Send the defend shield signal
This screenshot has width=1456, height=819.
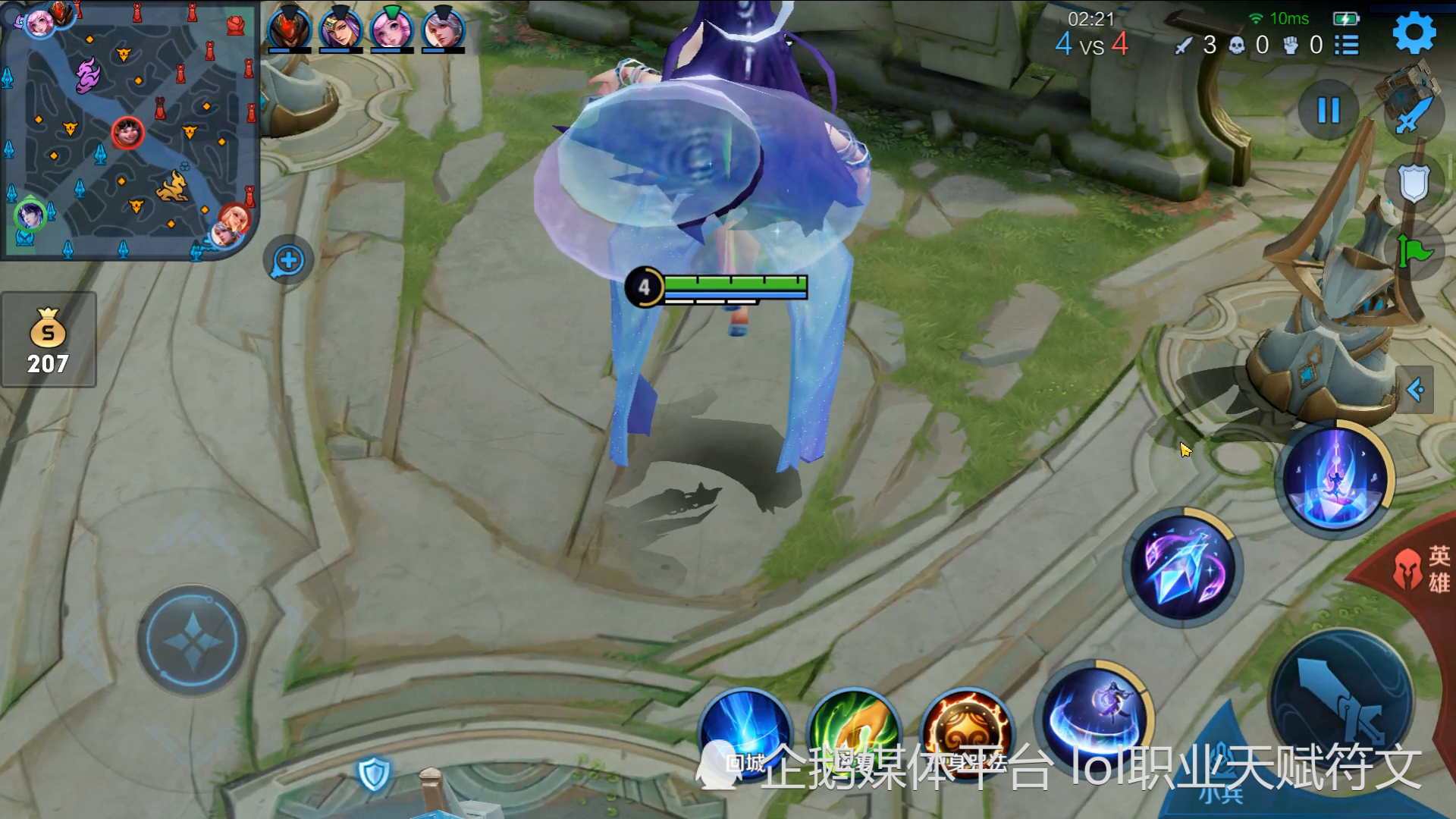[x=1413, y=183]
